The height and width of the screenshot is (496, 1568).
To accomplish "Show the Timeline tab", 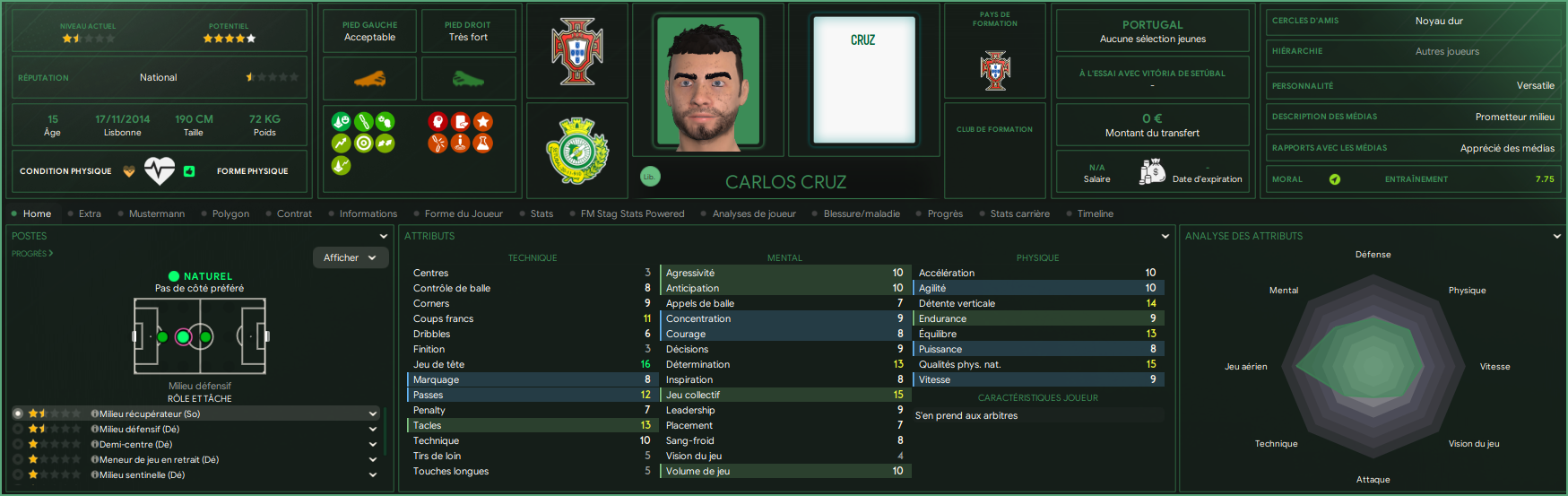I will tap(1095, 213).
